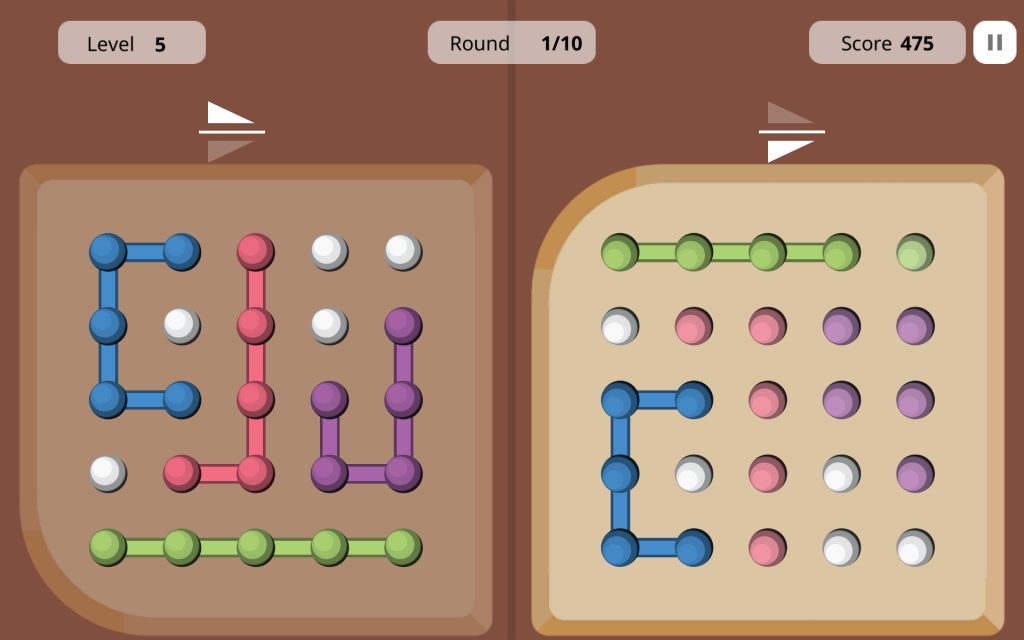1024x640 pixels.
Task: Choose the left dark puzzle board
Action: tap(255, 398)
